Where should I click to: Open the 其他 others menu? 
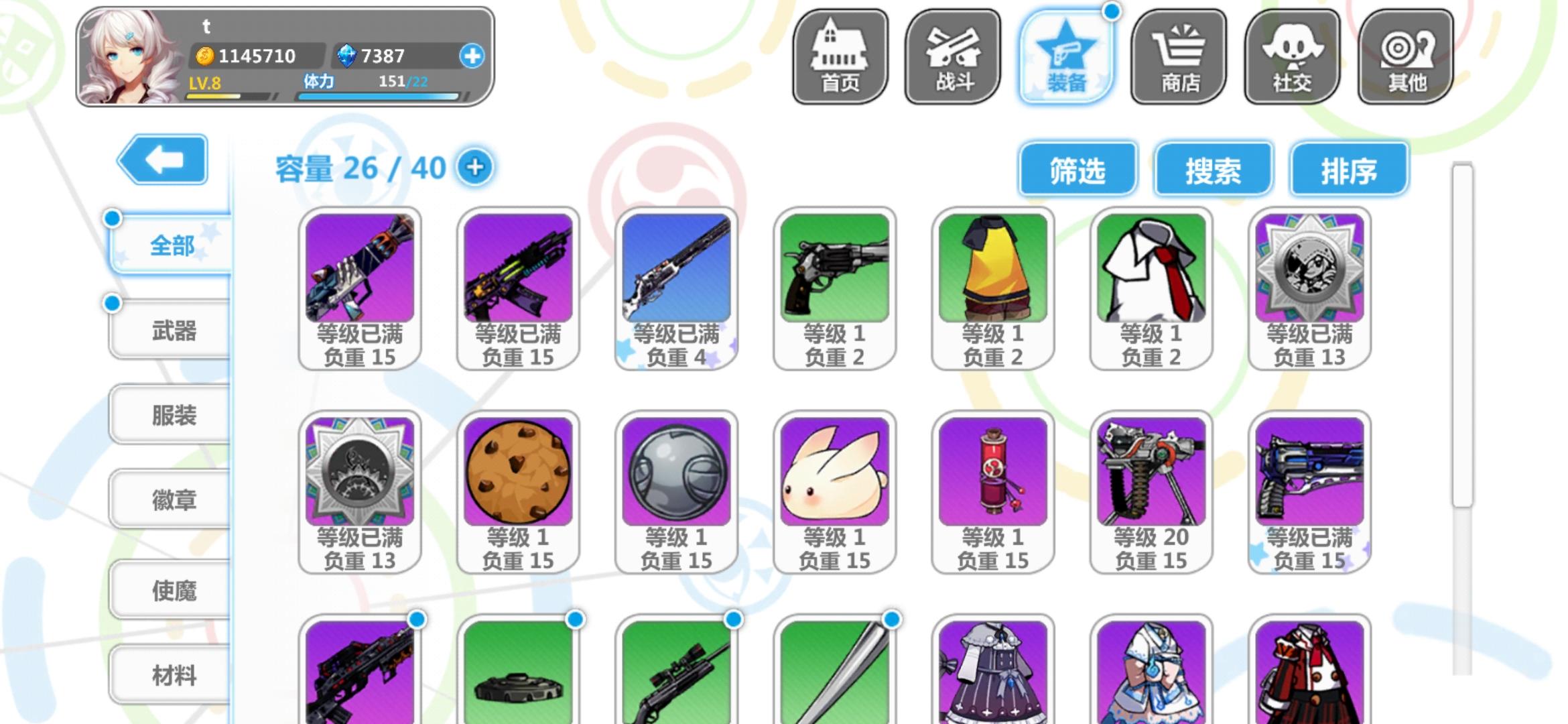(1406, 57)
